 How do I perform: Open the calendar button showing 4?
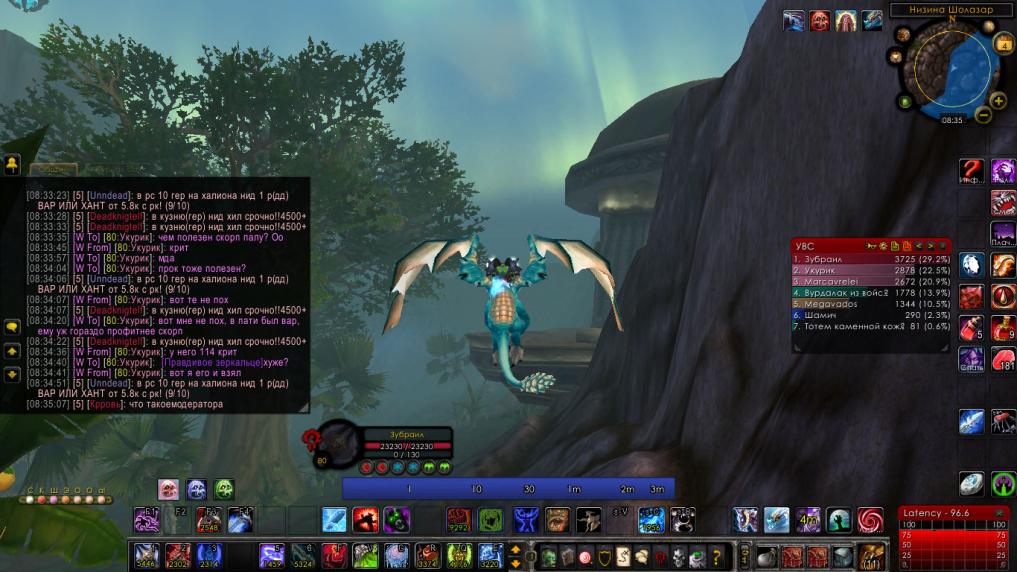click(x=1003, y=44)
